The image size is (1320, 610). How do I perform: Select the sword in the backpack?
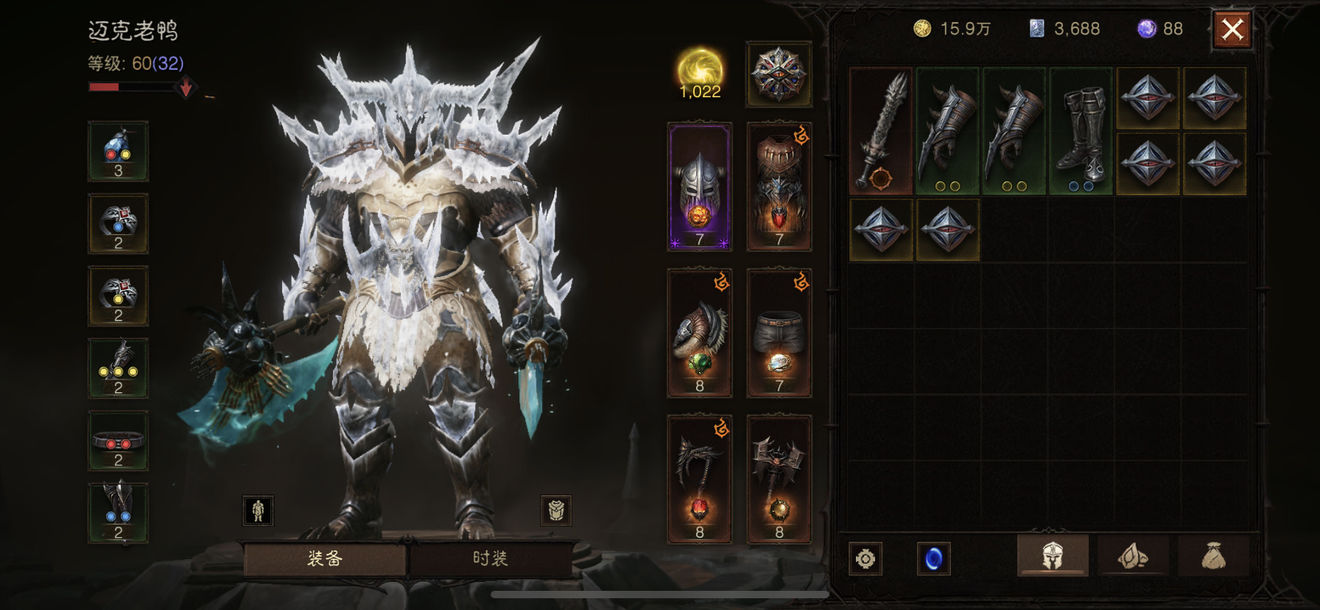(x=881, y=131)
